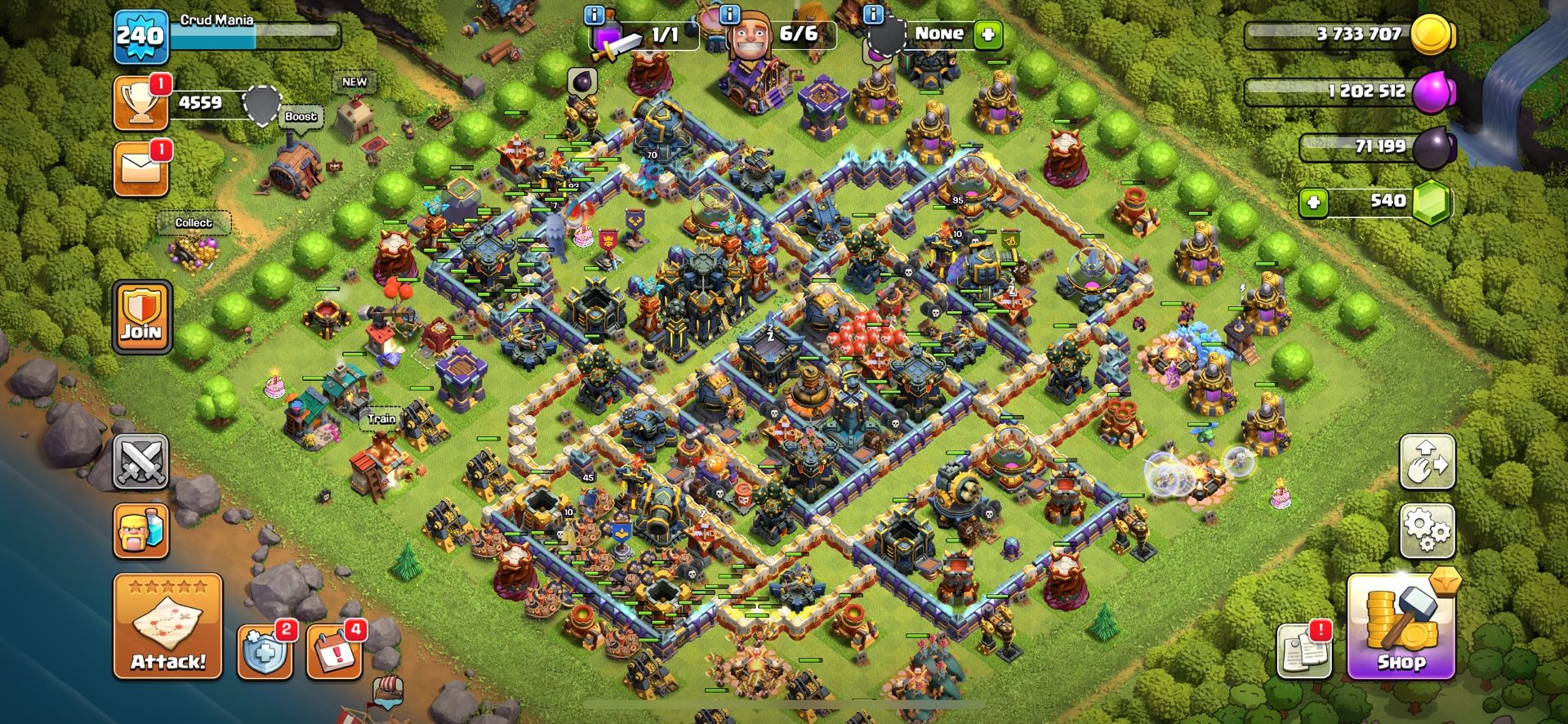The height and width of the screenshot is (724, 1568).
Task: Show info for the 1/1 laboratory slot
Action: coord(595,15)
